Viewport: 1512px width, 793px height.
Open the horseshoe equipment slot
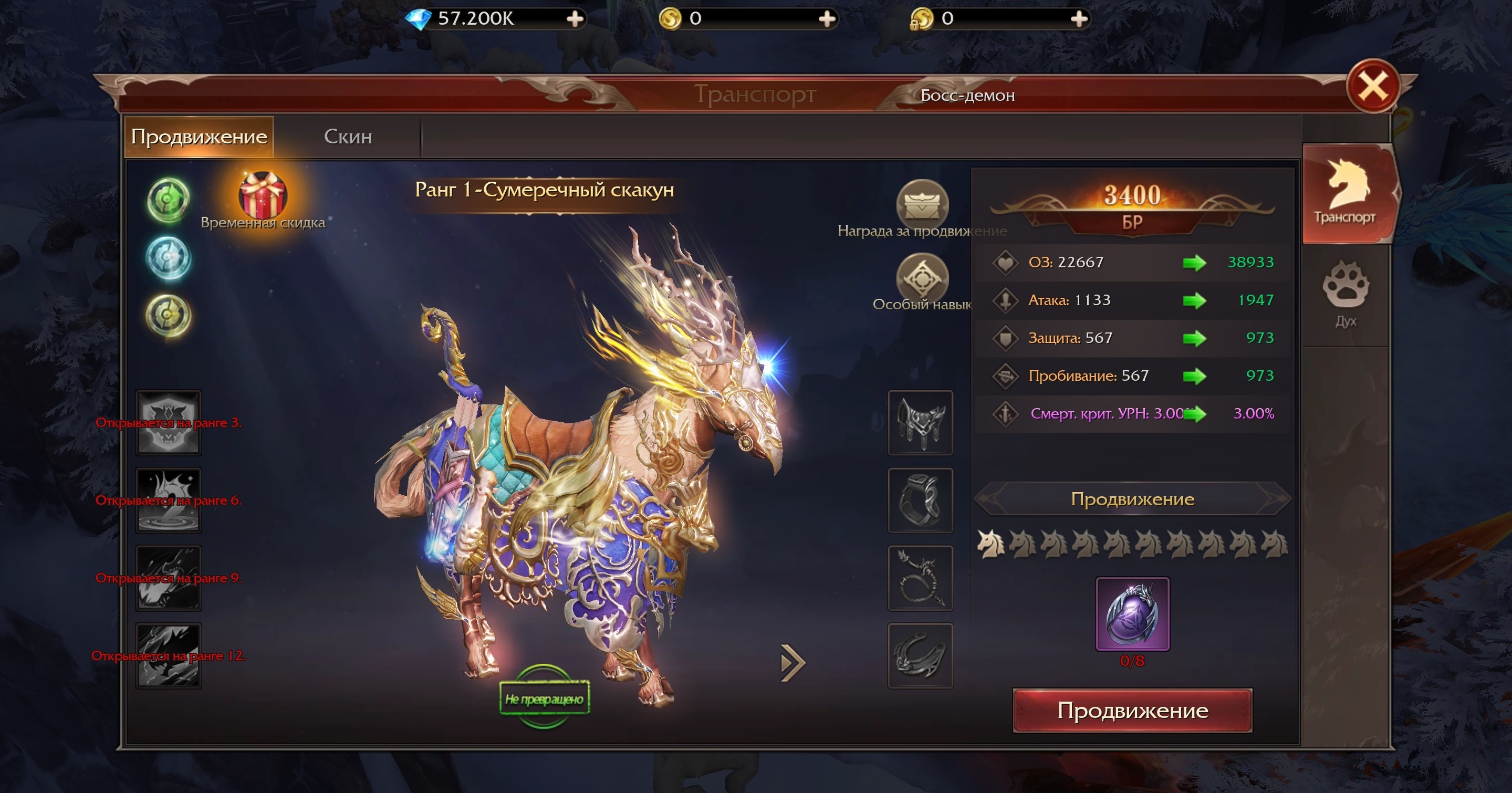(920, 655)
